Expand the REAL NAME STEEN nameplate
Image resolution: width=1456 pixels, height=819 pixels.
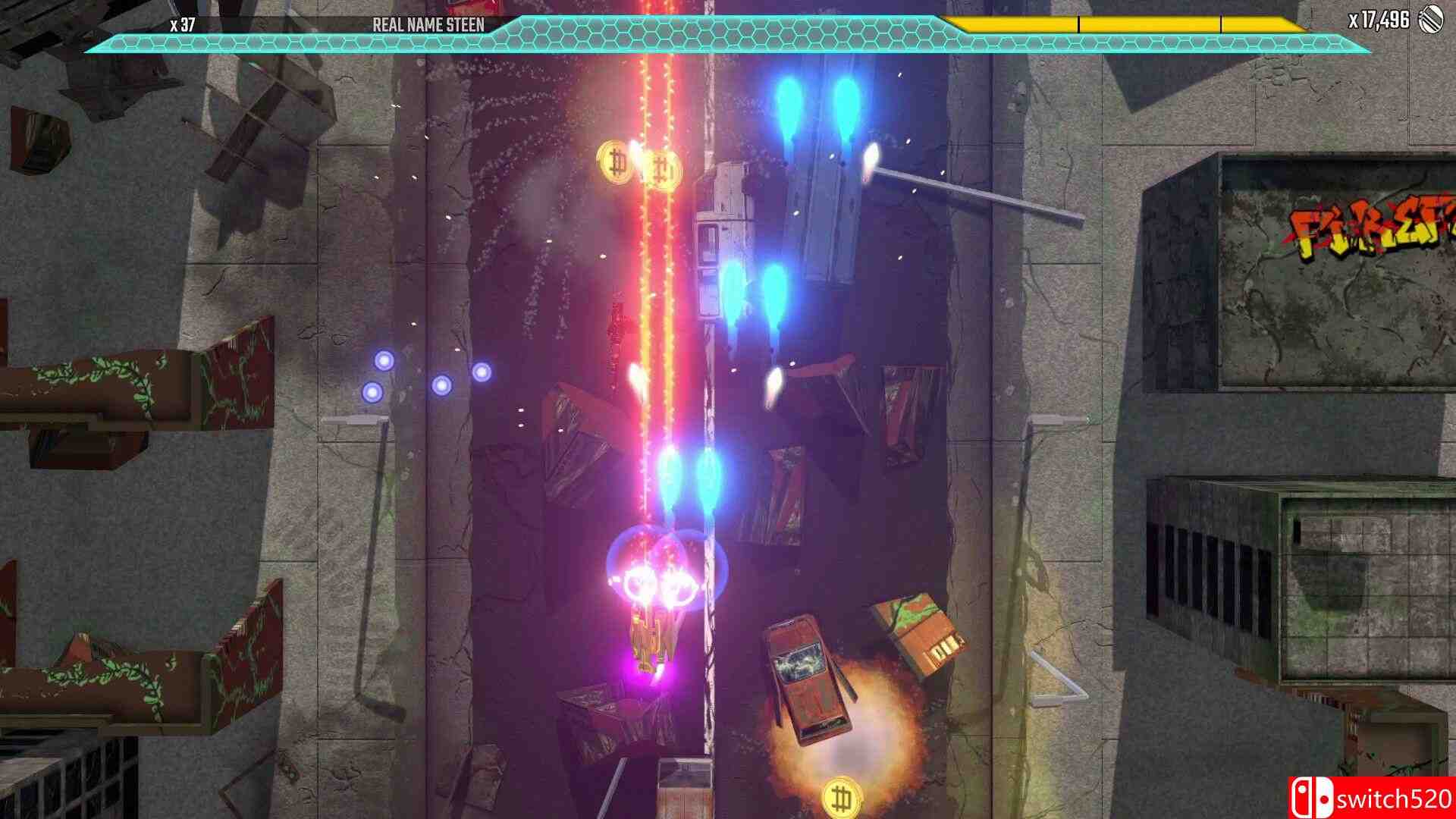429,24
